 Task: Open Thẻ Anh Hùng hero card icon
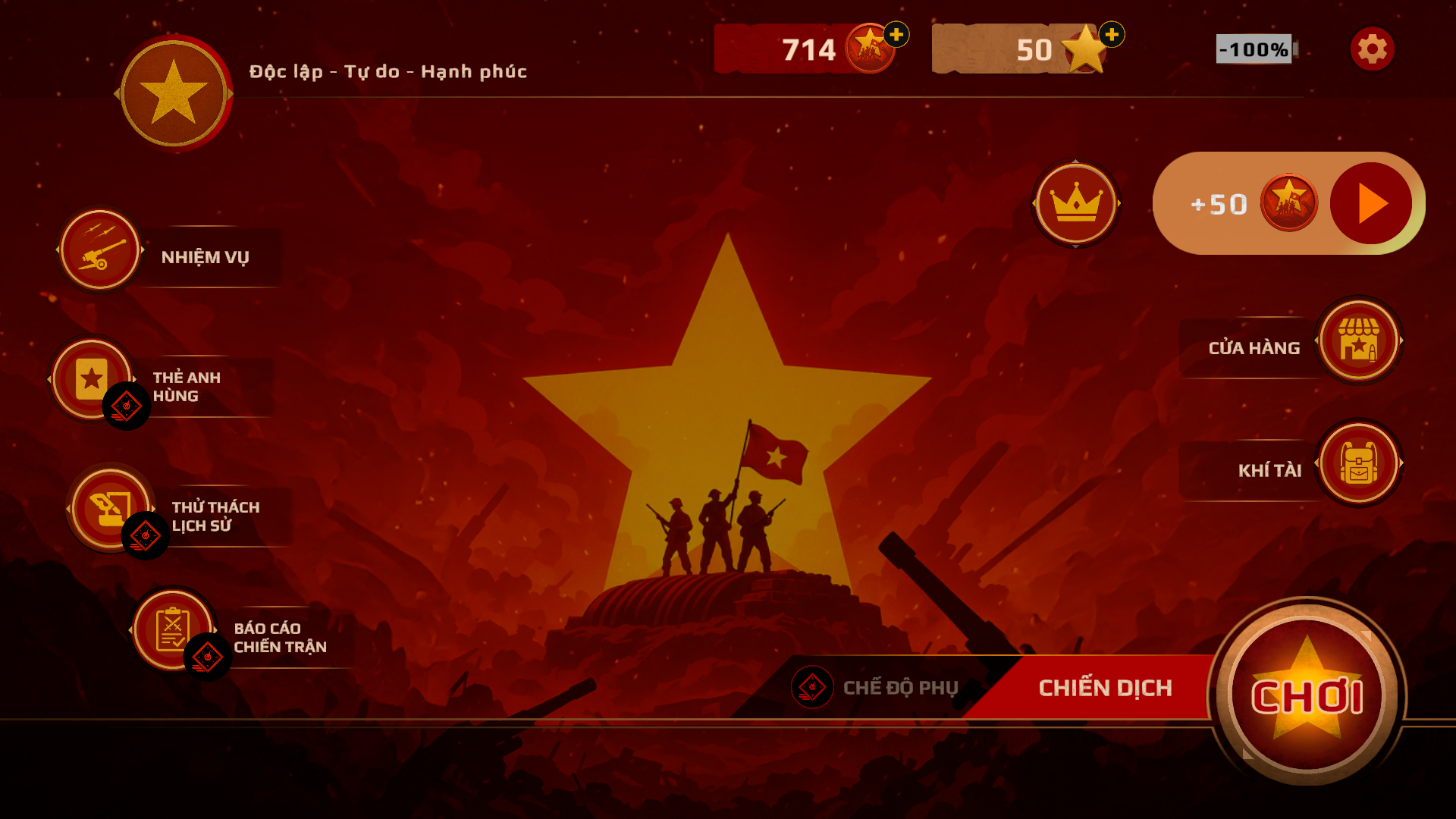point(91,377)
